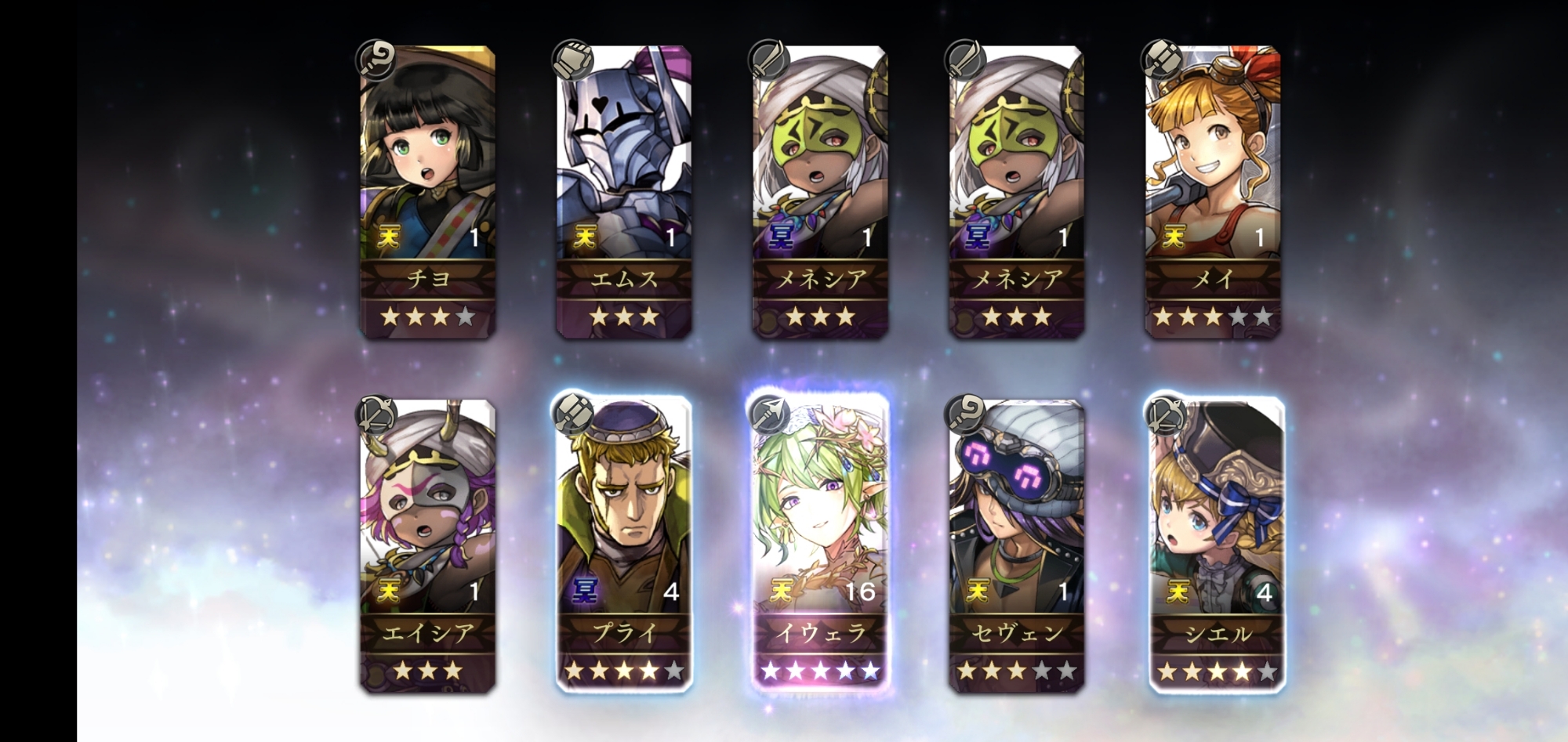Open the セヴェン card with visor goggles
The image size is (1568, 742).
1017,546
